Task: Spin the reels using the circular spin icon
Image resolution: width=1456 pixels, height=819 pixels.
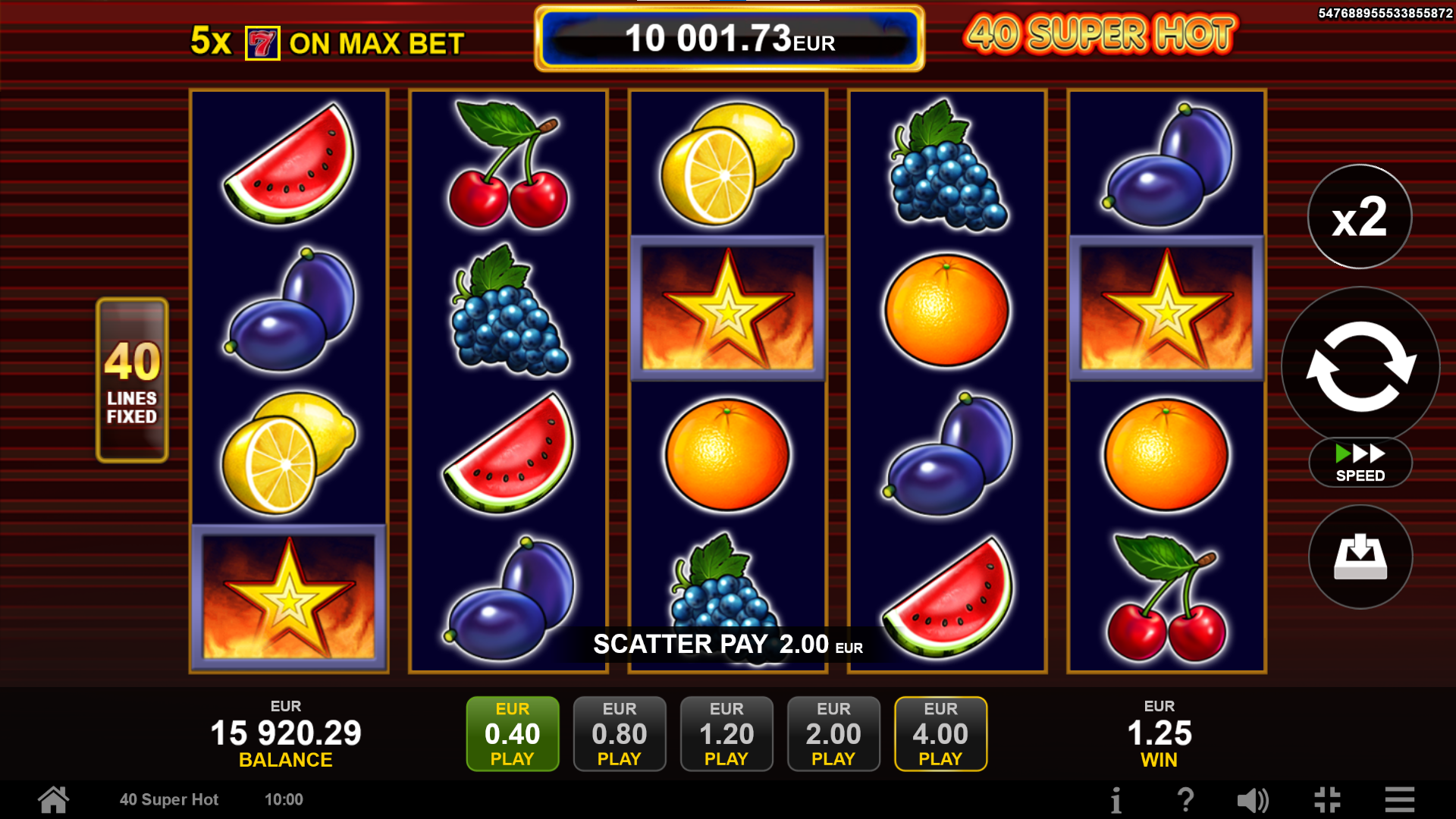Action: pyautogui.click(x=1357, y=366)
